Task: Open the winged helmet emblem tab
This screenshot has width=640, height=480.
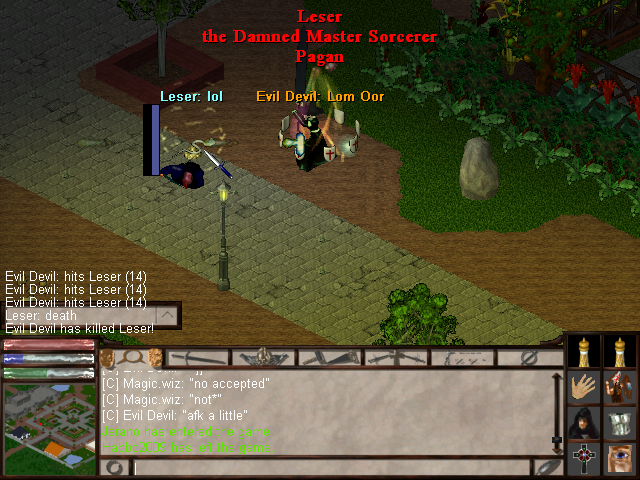Action: coord(264,357)
